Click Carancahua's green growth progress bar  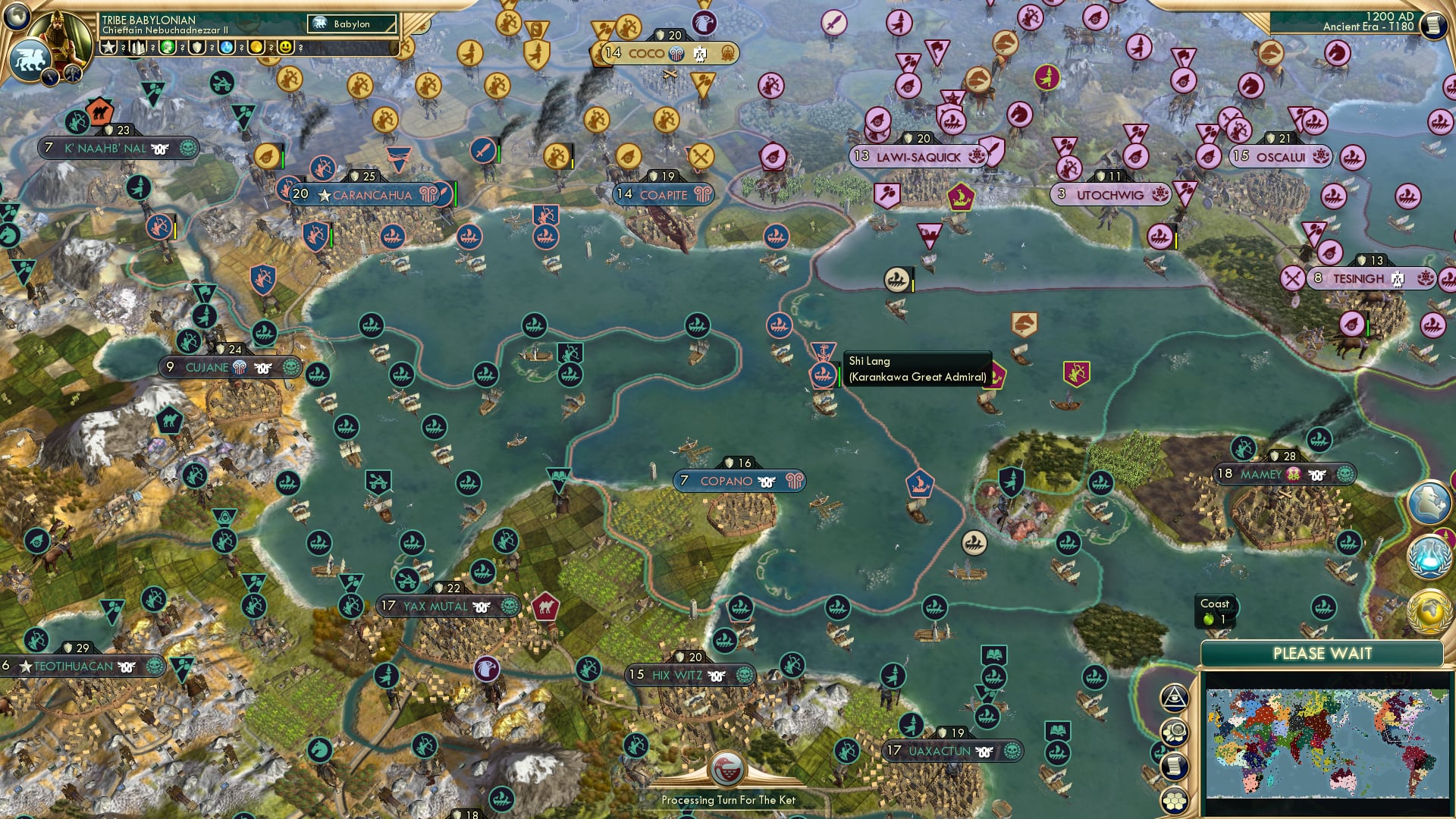455,193
